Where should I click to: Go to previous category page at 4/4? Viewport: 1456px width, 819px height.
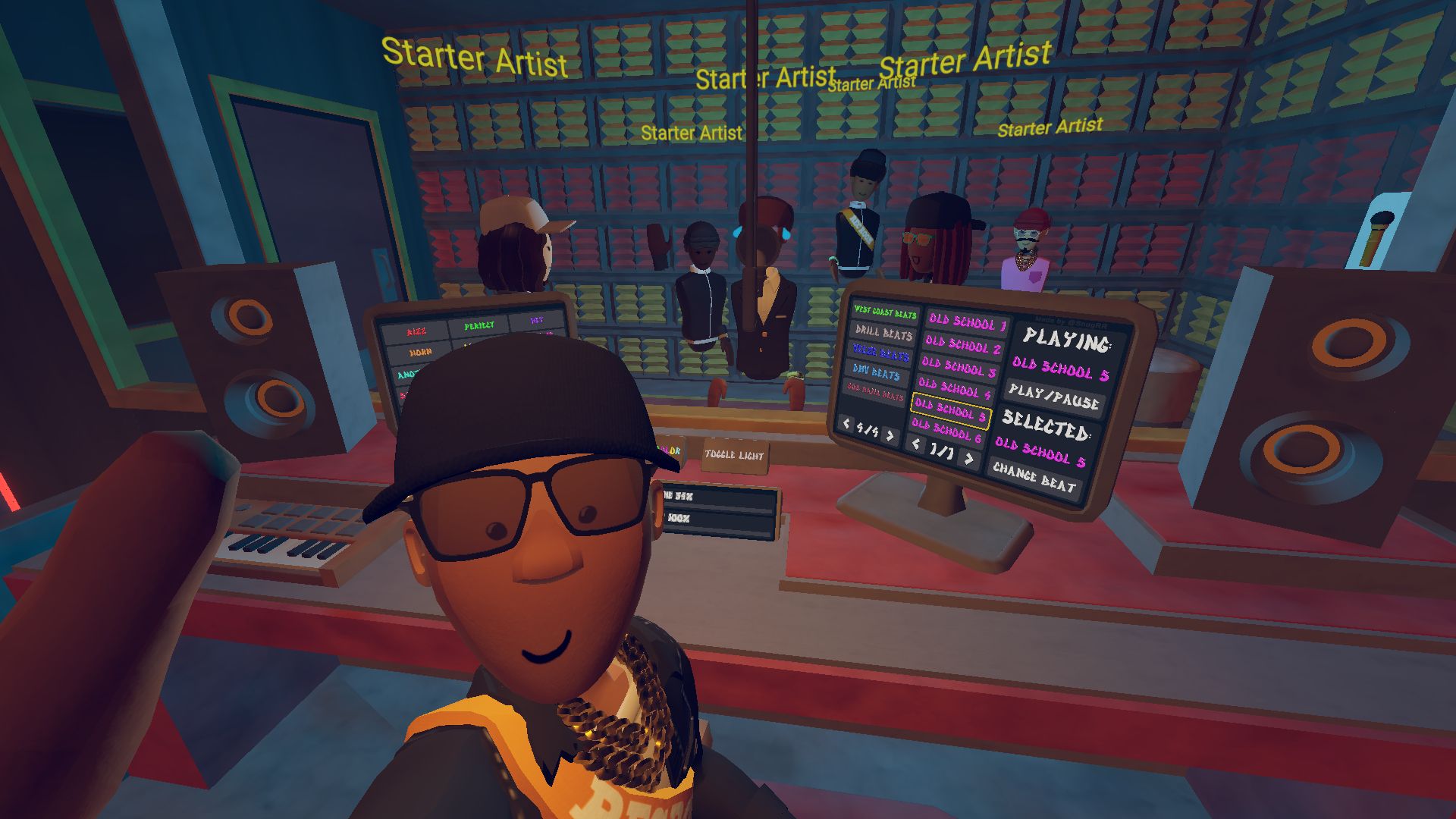(847, 424)
